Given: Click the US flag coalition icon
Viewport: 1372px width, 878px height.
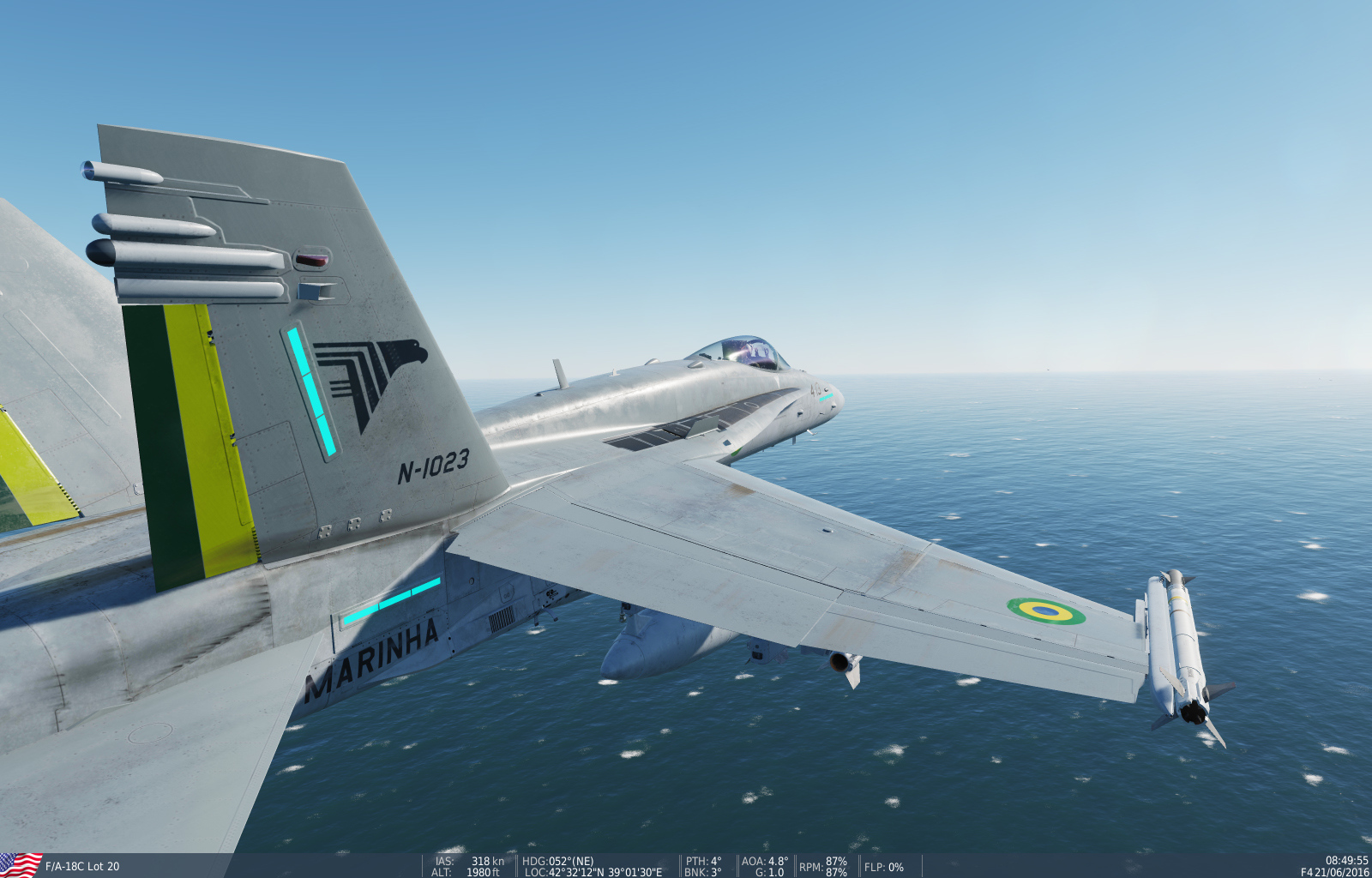Looking at the screenshot, I should pyautogui.click(x=21, y=864).
